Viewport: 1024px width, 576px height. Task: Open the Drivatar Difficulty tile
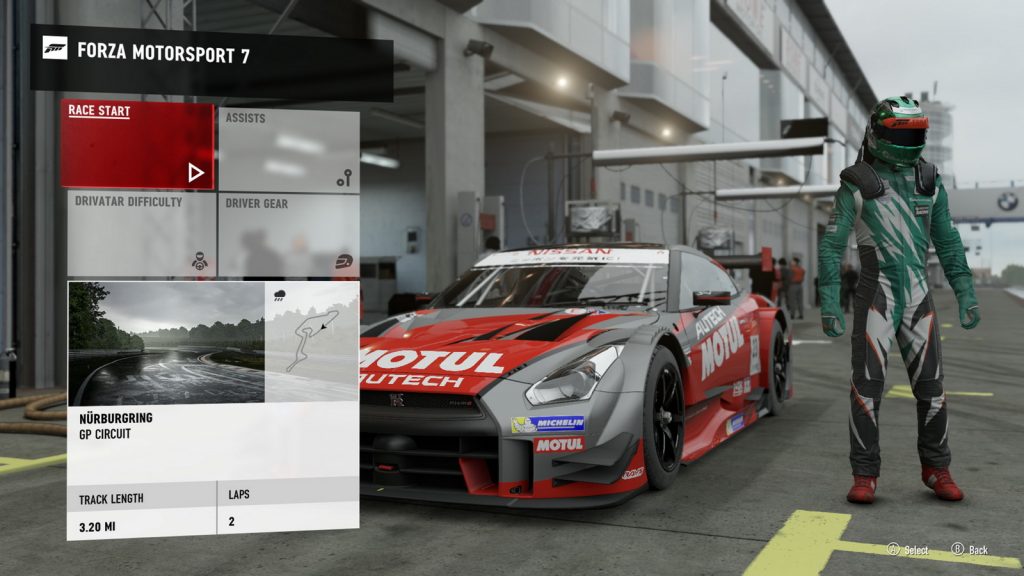click(x=140, y=235)
